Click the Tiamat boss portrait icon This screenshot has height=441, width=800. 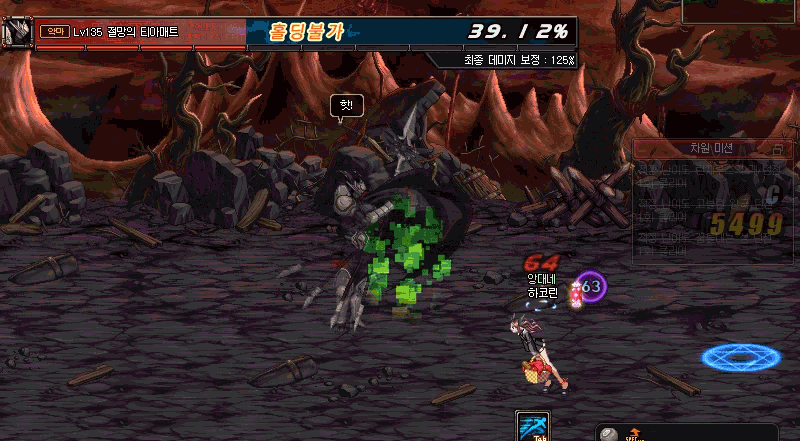[x=17, y=32]
